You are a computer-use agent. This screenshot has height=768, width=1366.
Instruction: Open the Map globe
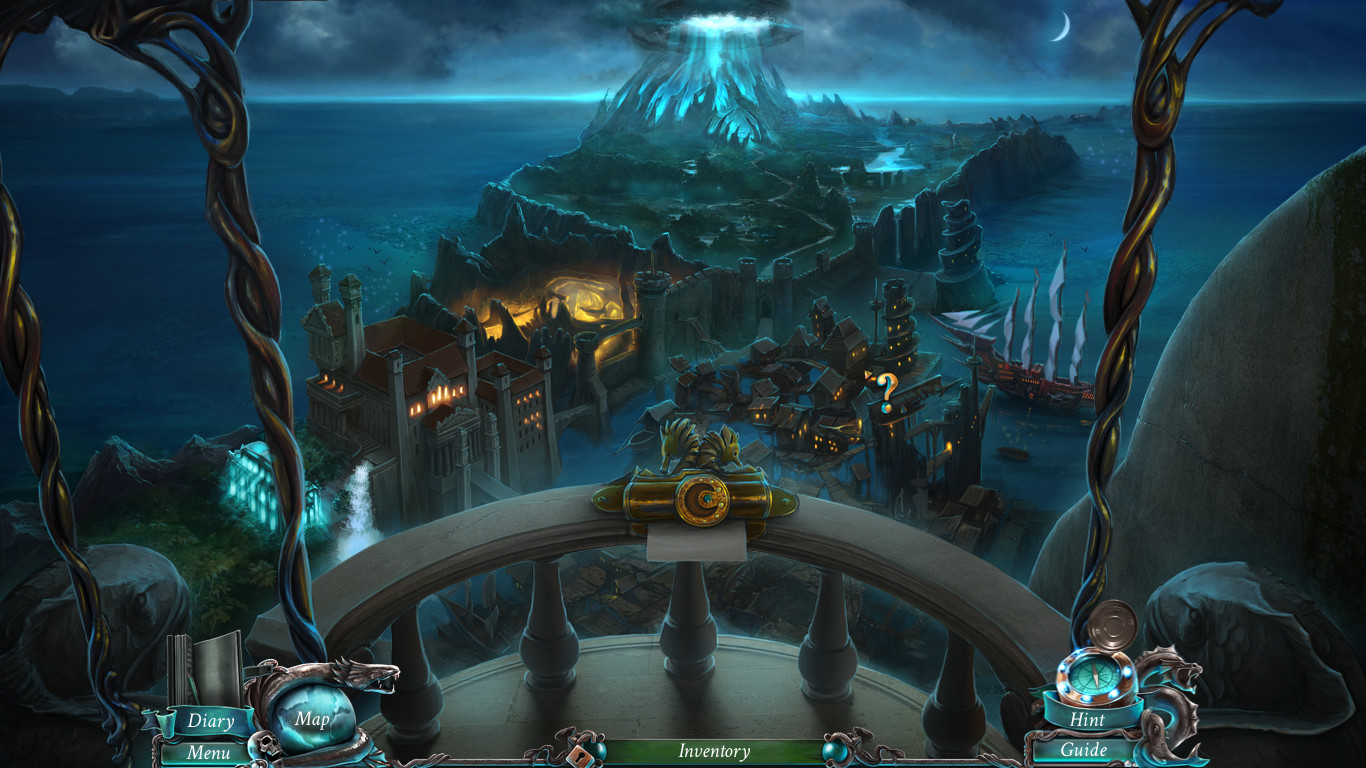pos(311,719)
